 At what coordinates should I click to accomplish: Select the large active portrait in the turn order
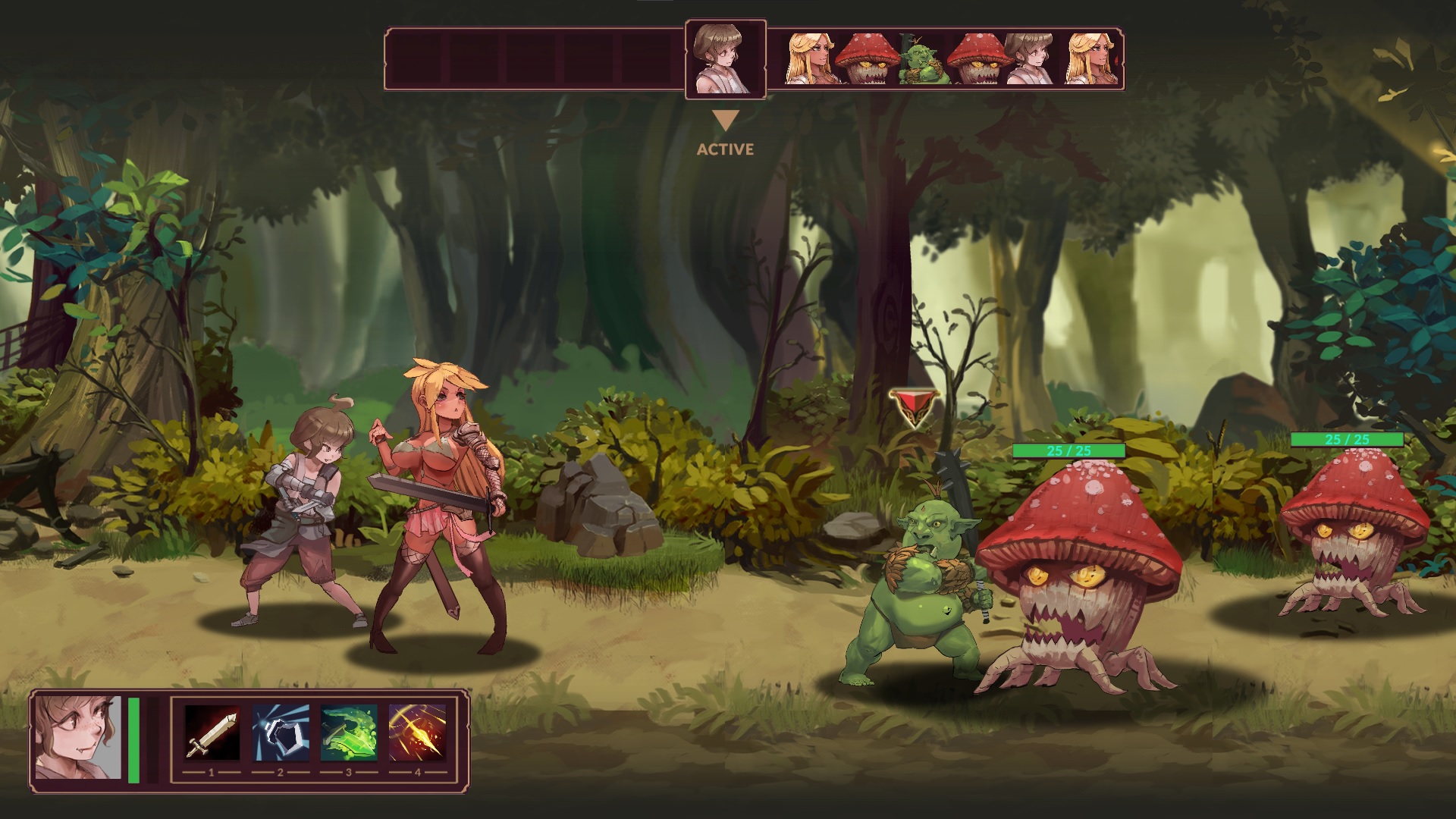[725, 59]
